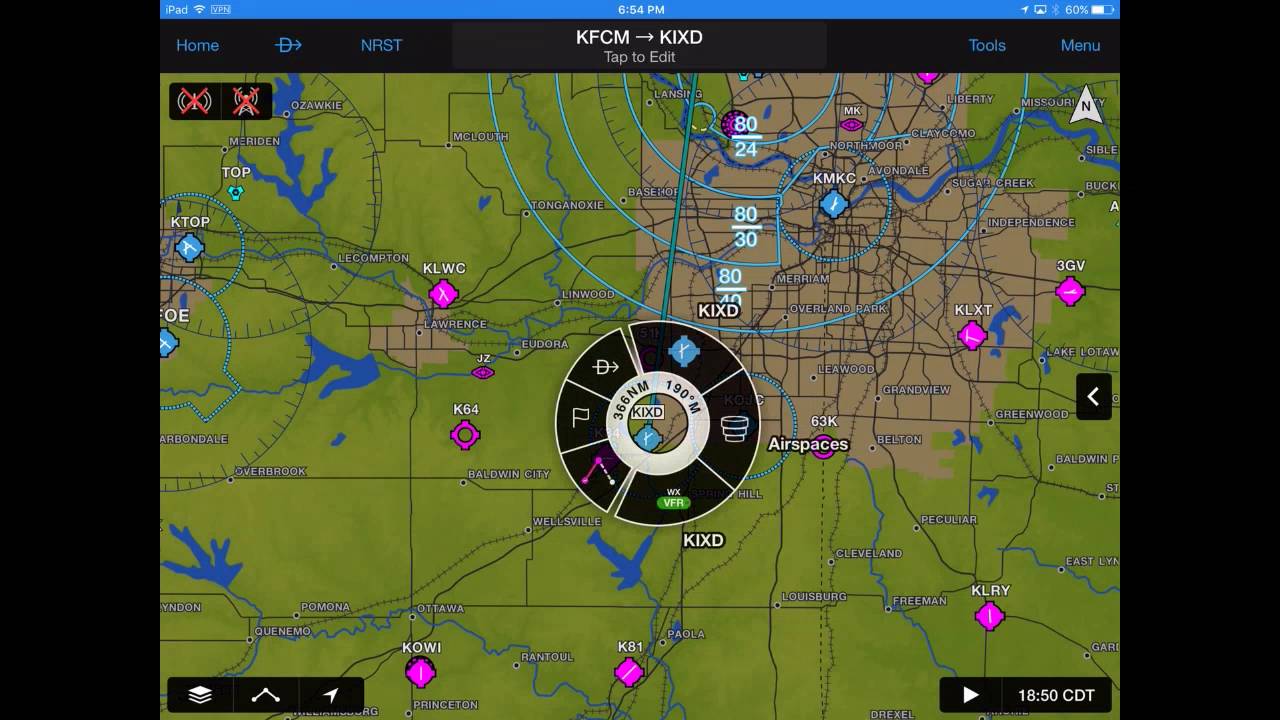
Task: Open the Direct-To entry from the top bar
Action: click(288, 45)
